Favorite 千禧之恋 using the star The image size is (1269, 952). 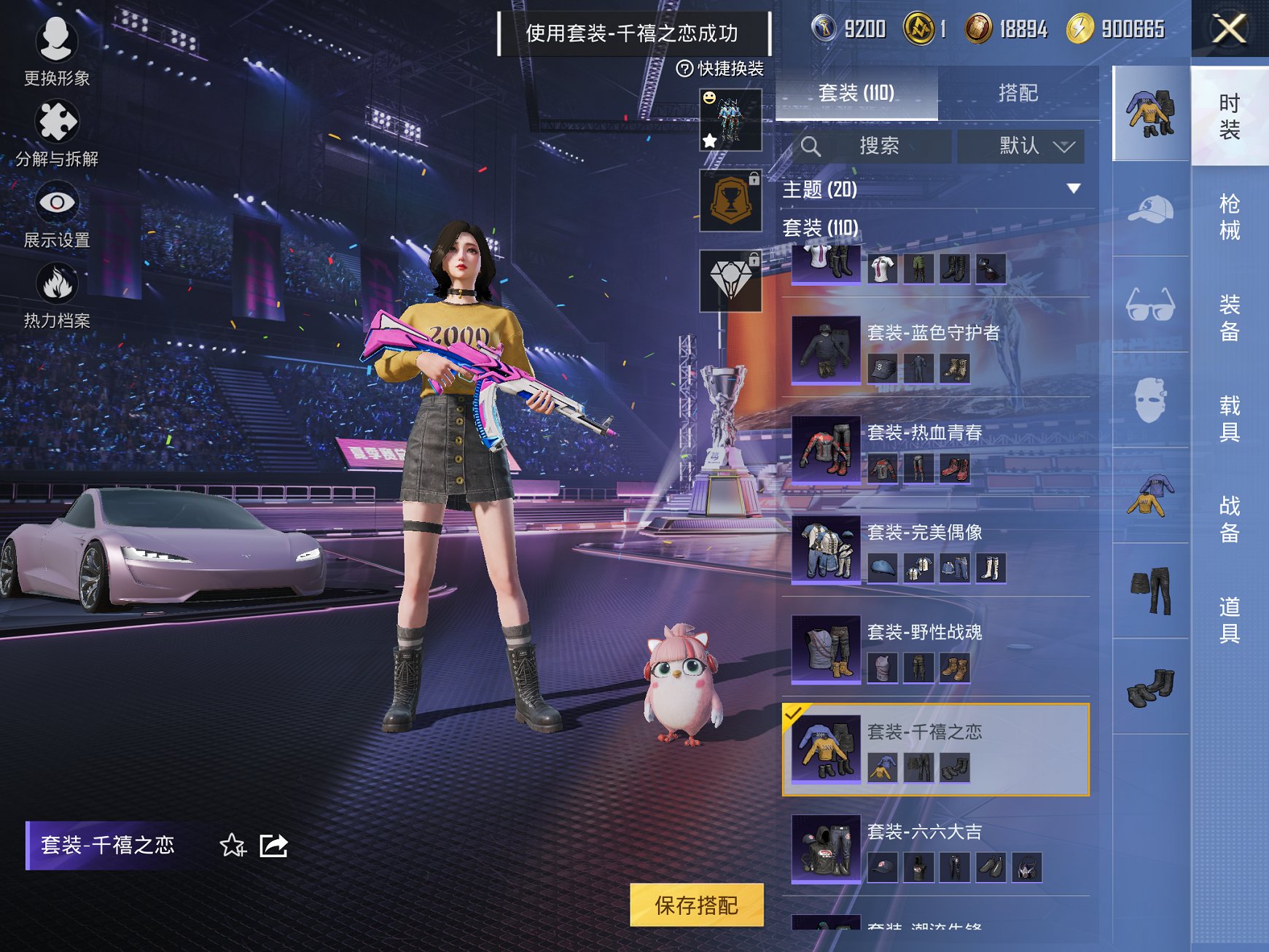pyautogui.click(x=232, y=845)
